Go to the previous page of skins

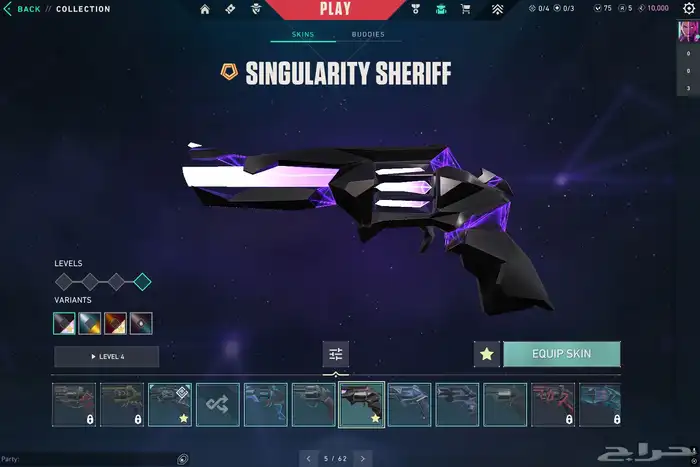click(x=307, y=458)
